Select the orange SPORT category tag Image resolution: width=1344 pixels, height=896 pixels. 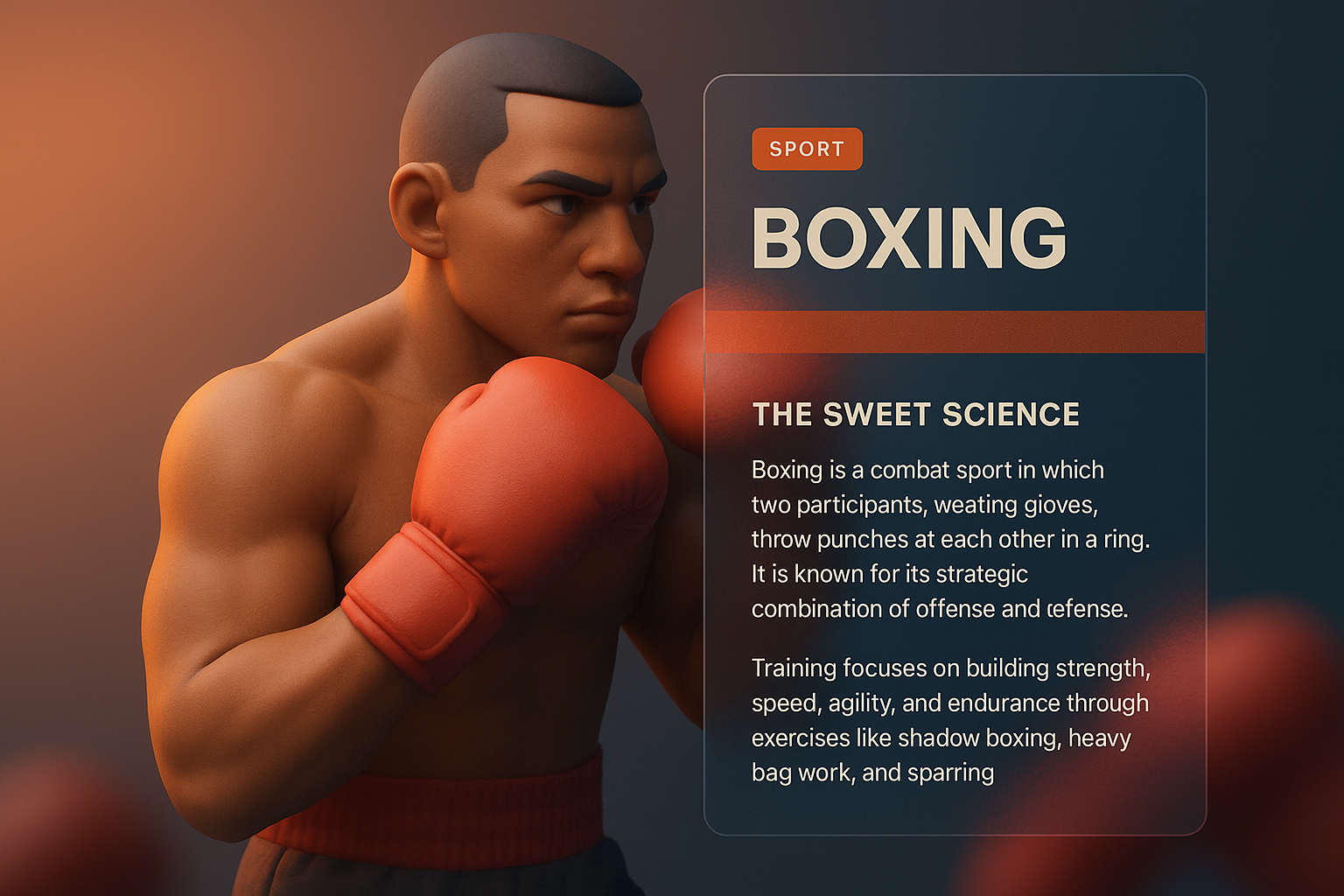click(807, 149)
